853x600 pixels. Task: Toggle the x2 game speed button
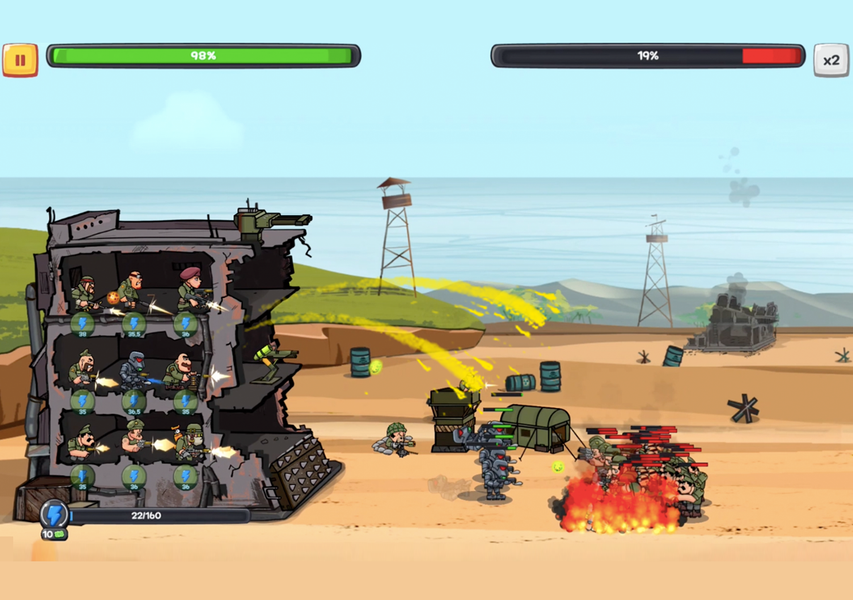(830, 59)
